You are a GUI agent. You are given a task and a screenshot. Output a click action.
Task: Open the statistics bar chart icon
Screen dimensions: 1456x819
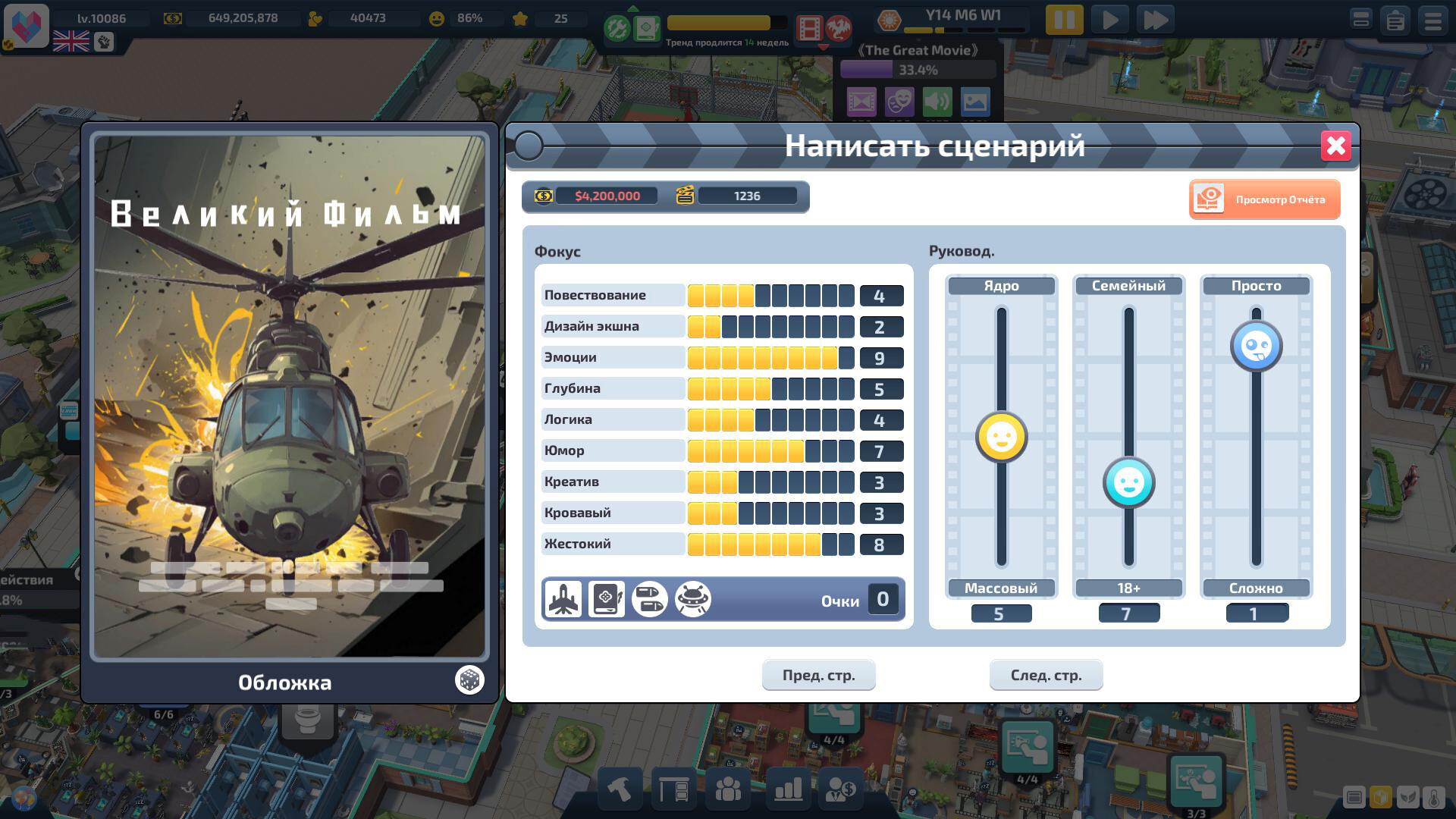[787, 789]
